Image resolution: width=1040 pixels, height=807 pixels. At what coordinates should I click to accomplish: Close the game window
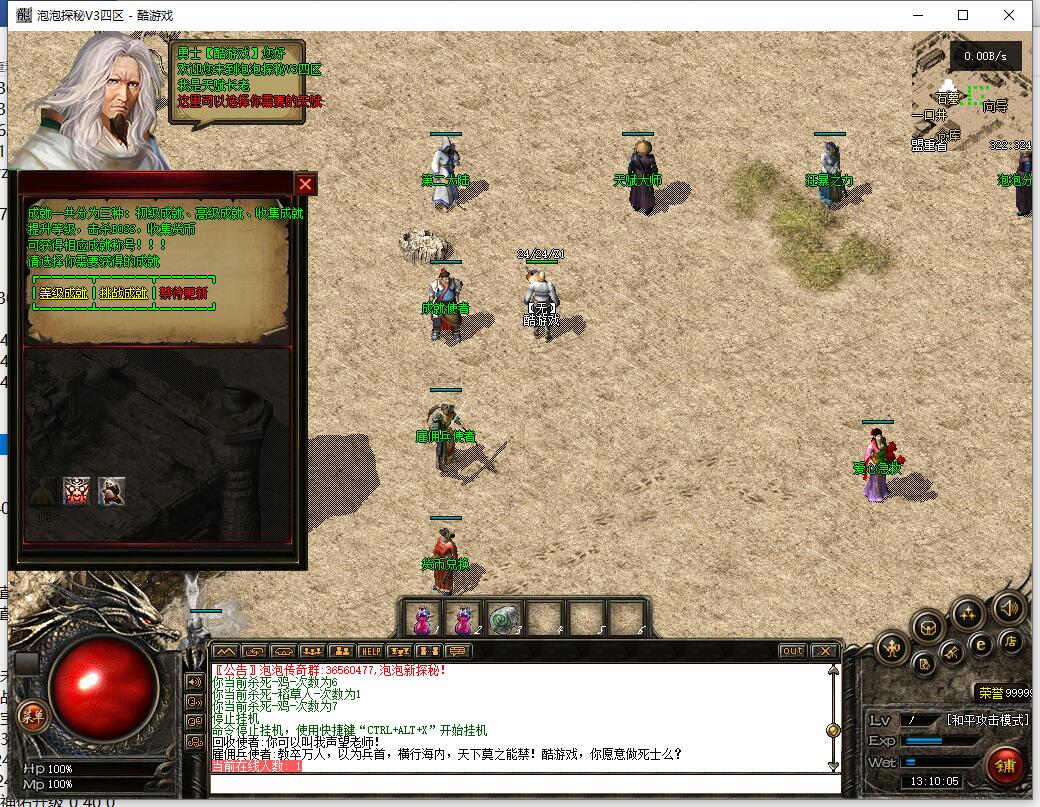click(1010, 15)
